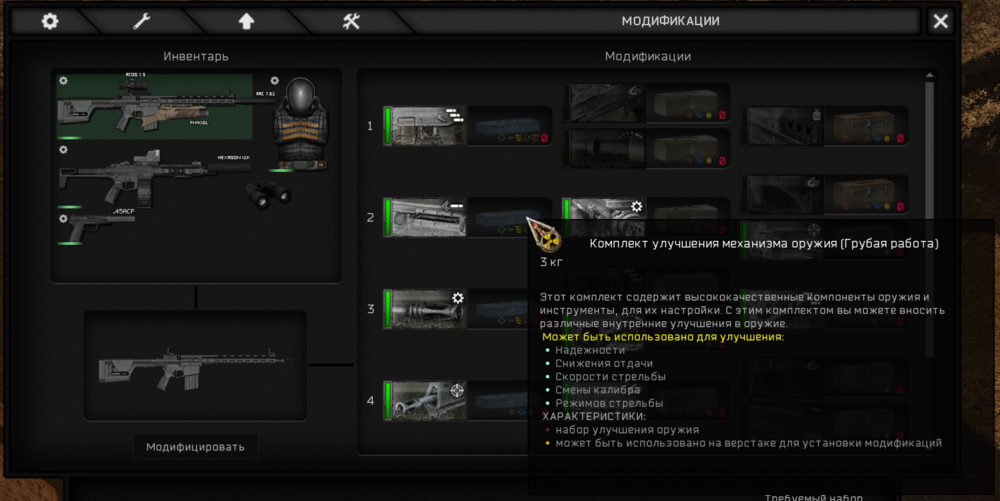Image resolution: width=1000 pixels, height=501 pixels.
Task: Pick the first modification in row 3
Action: pos(426,309)
